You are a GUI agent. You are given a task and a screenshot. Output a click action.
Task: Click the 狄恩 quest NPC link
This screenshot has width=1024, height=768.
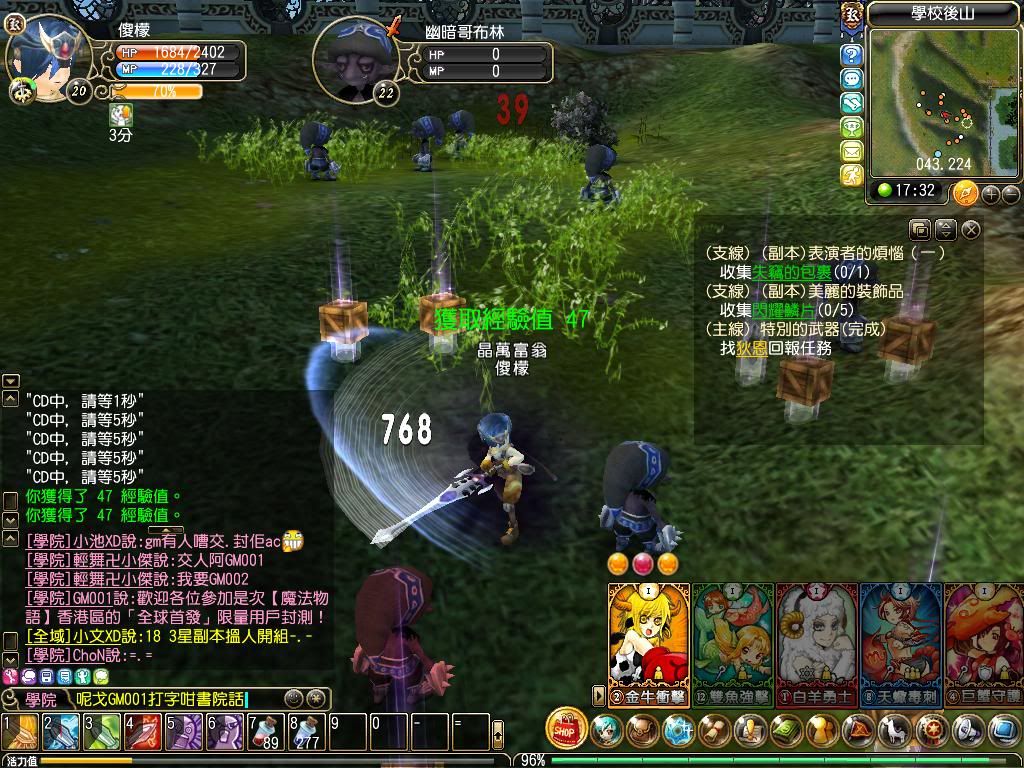(x=751, y=348)
